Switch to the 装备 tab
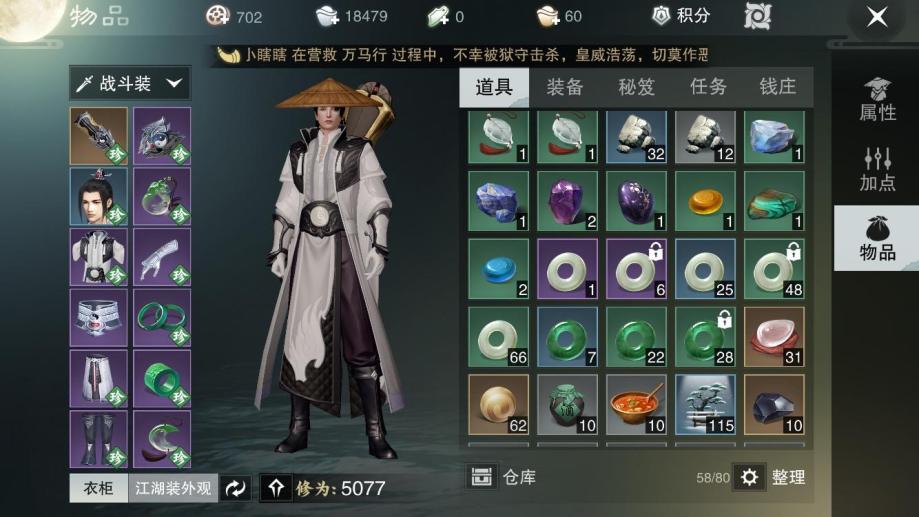 pos(564,87)
